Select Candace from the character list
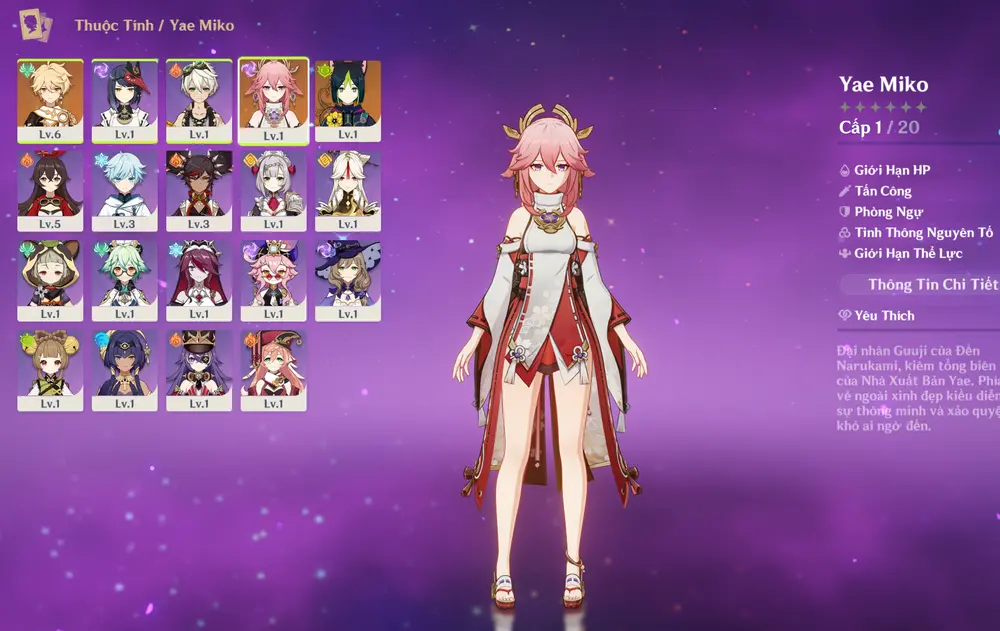 click(125, 367)
